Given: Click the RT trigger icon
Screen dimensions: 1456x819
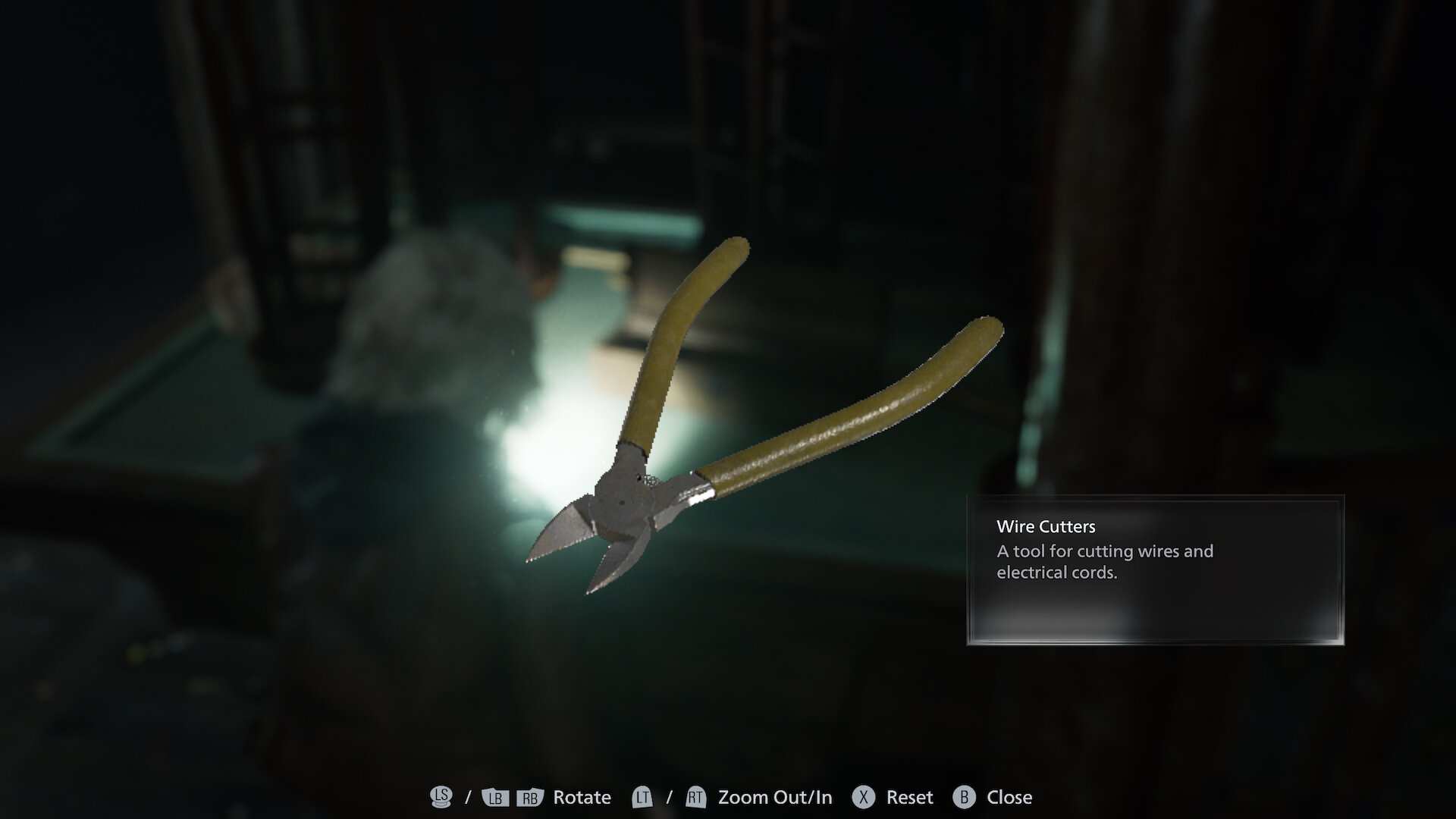Looking at the screenshot, I should [695, 797].
